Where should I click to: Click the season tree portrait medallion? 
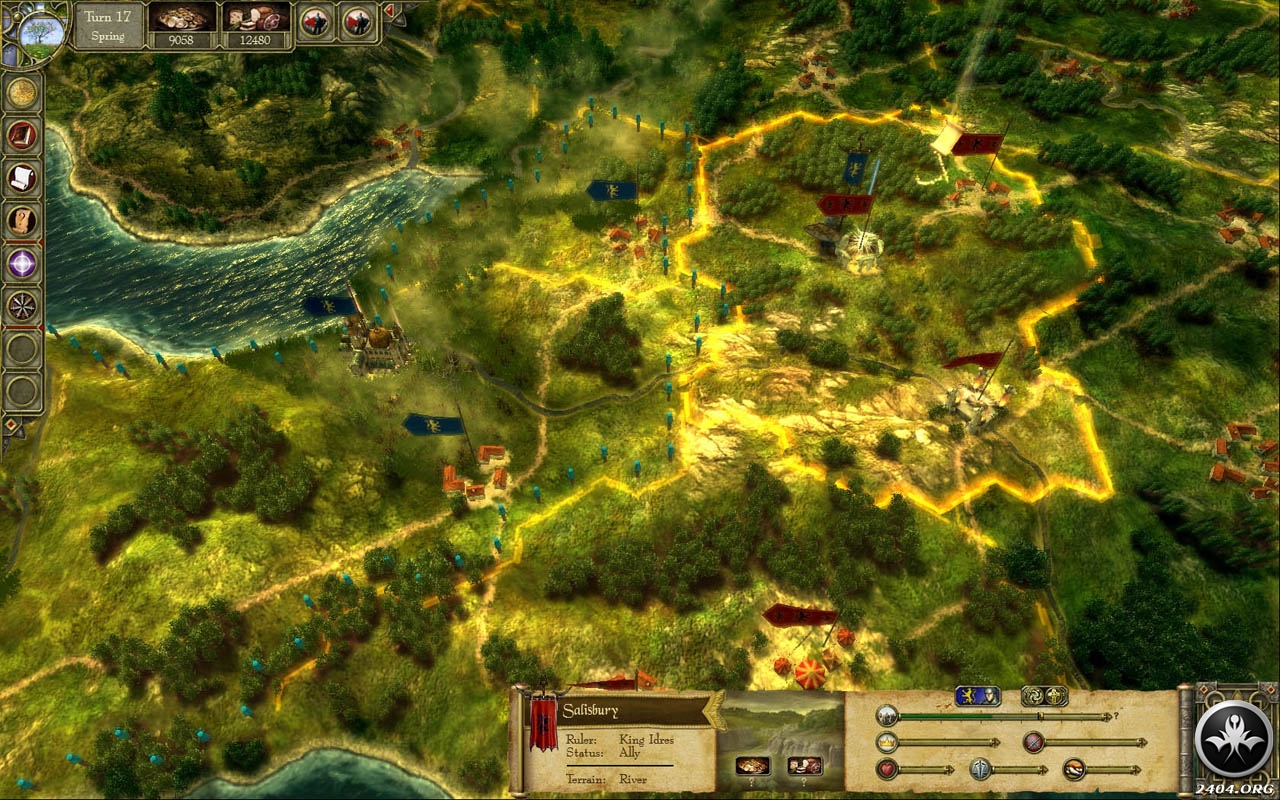pos(40,28)
